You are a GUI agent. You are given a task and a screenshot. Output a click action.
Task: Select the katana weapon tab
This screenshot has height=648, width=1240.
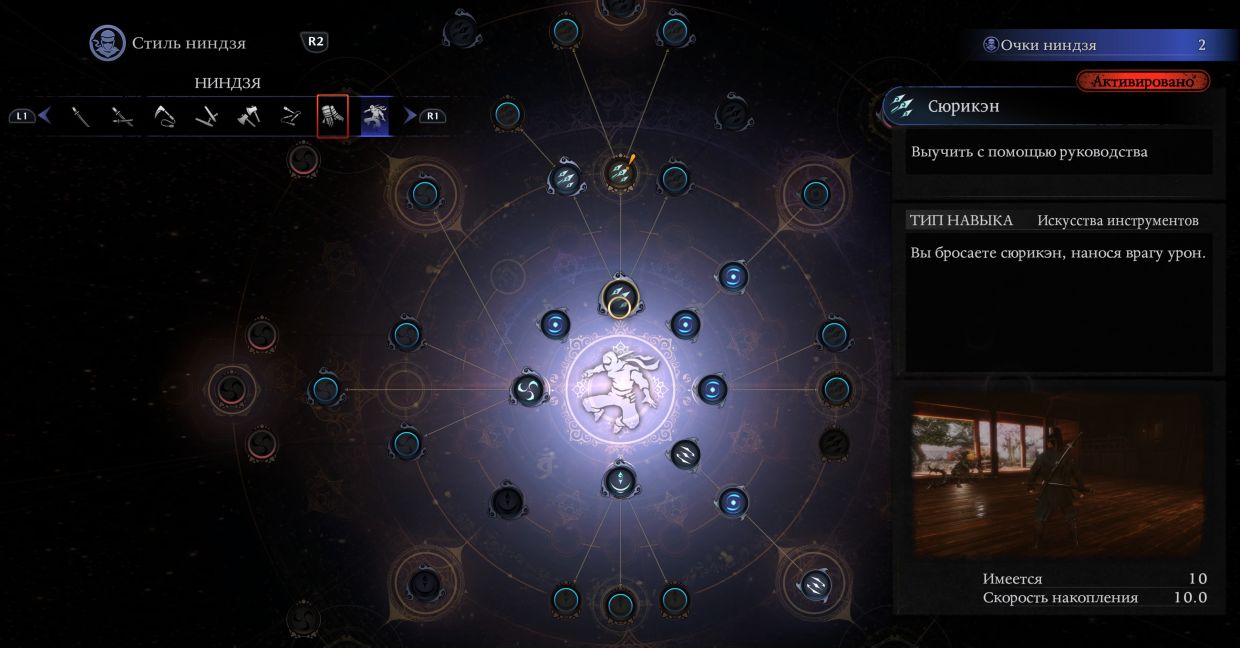pyautogui.click(x=82, y=116)
